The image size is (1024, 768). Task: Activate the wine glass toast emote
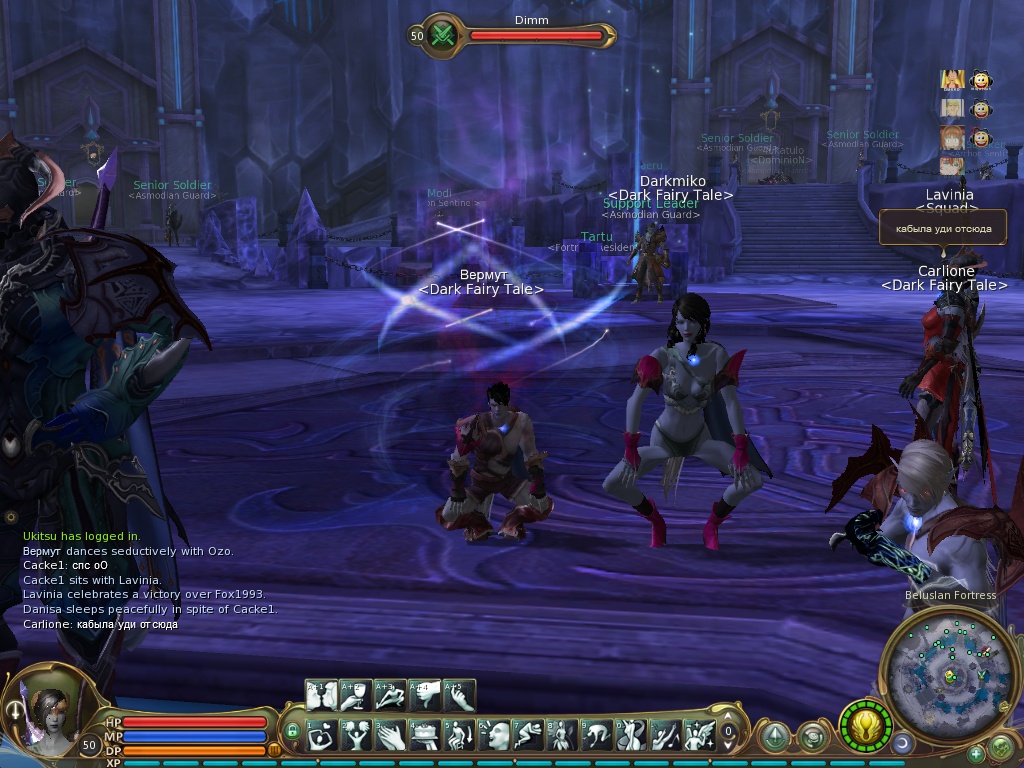coord(356,694)
